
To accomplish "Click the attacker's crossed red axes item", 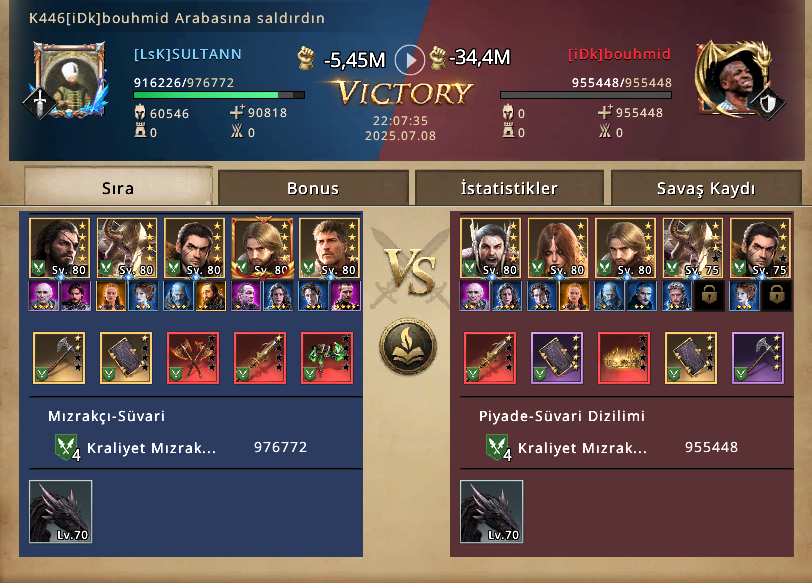I will click(x=193, y=358).
